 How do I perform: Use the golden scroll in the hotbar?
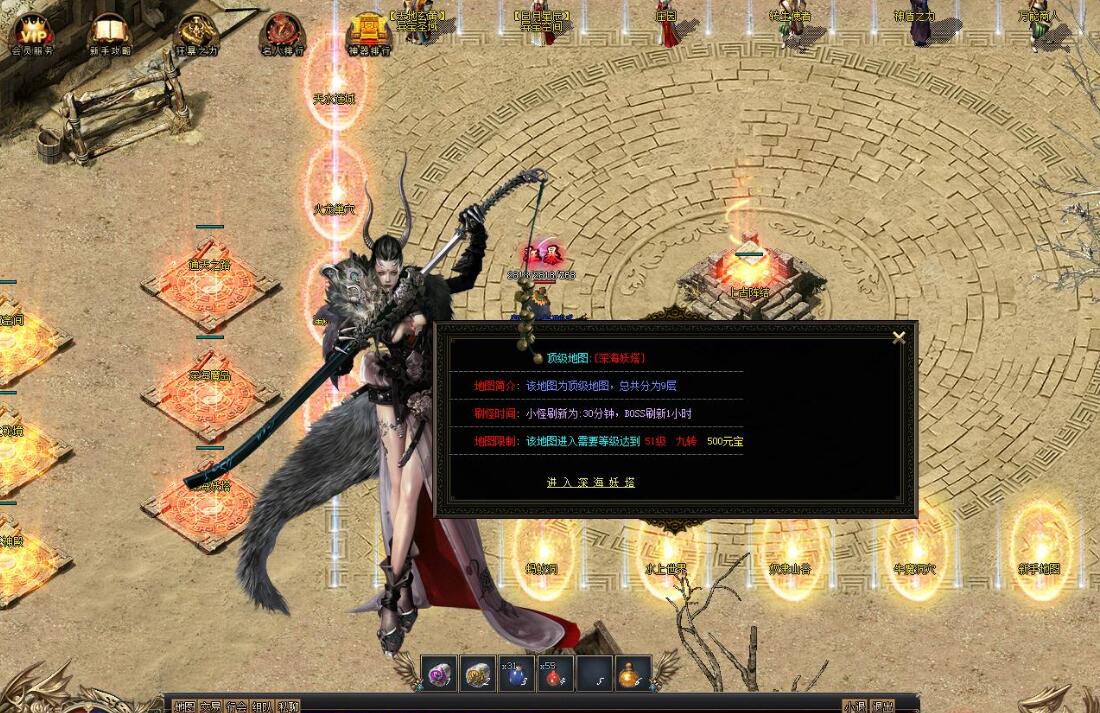(x=478, y=673)
